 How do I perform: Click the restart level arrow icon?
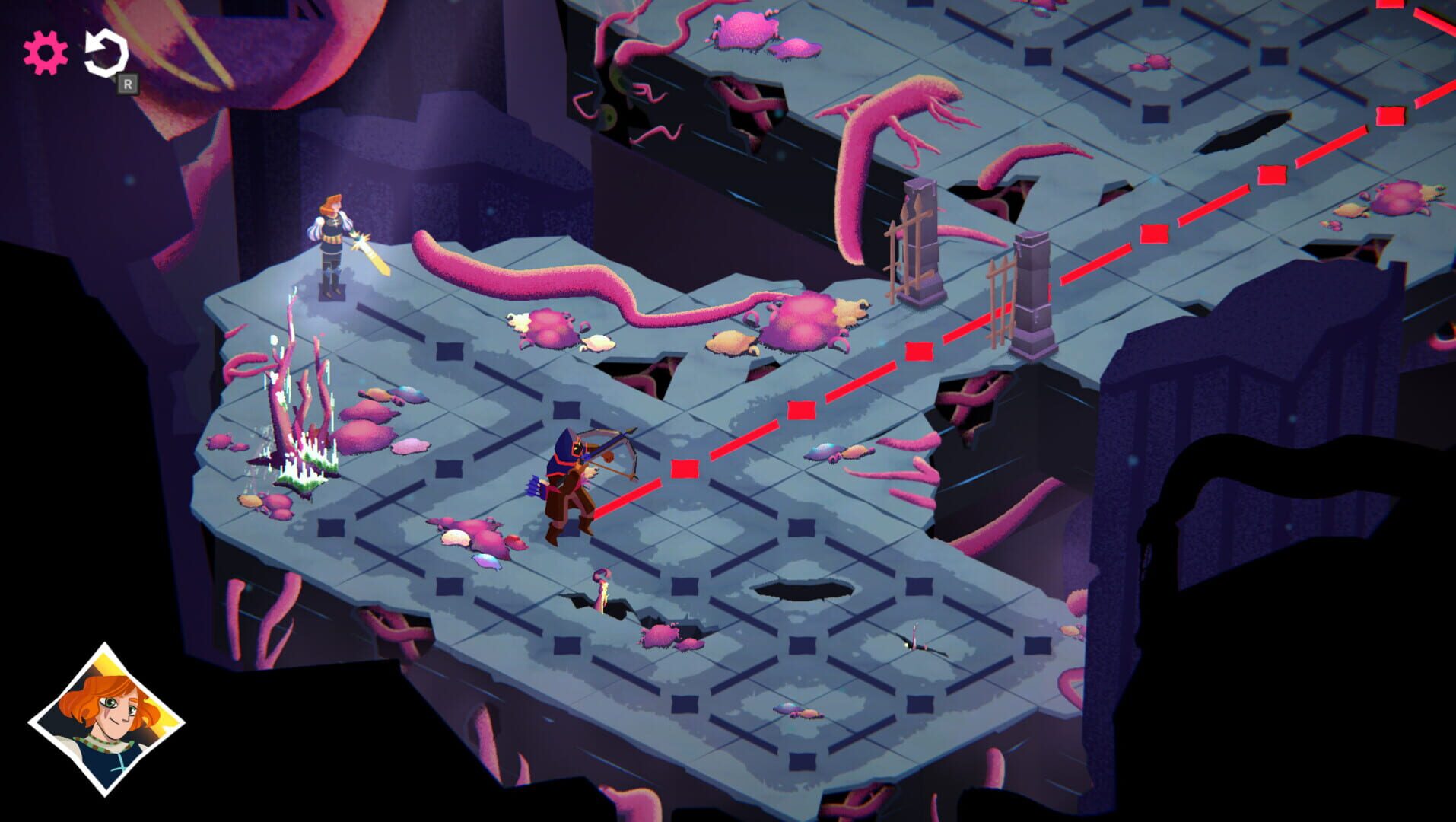coord(106,52)
